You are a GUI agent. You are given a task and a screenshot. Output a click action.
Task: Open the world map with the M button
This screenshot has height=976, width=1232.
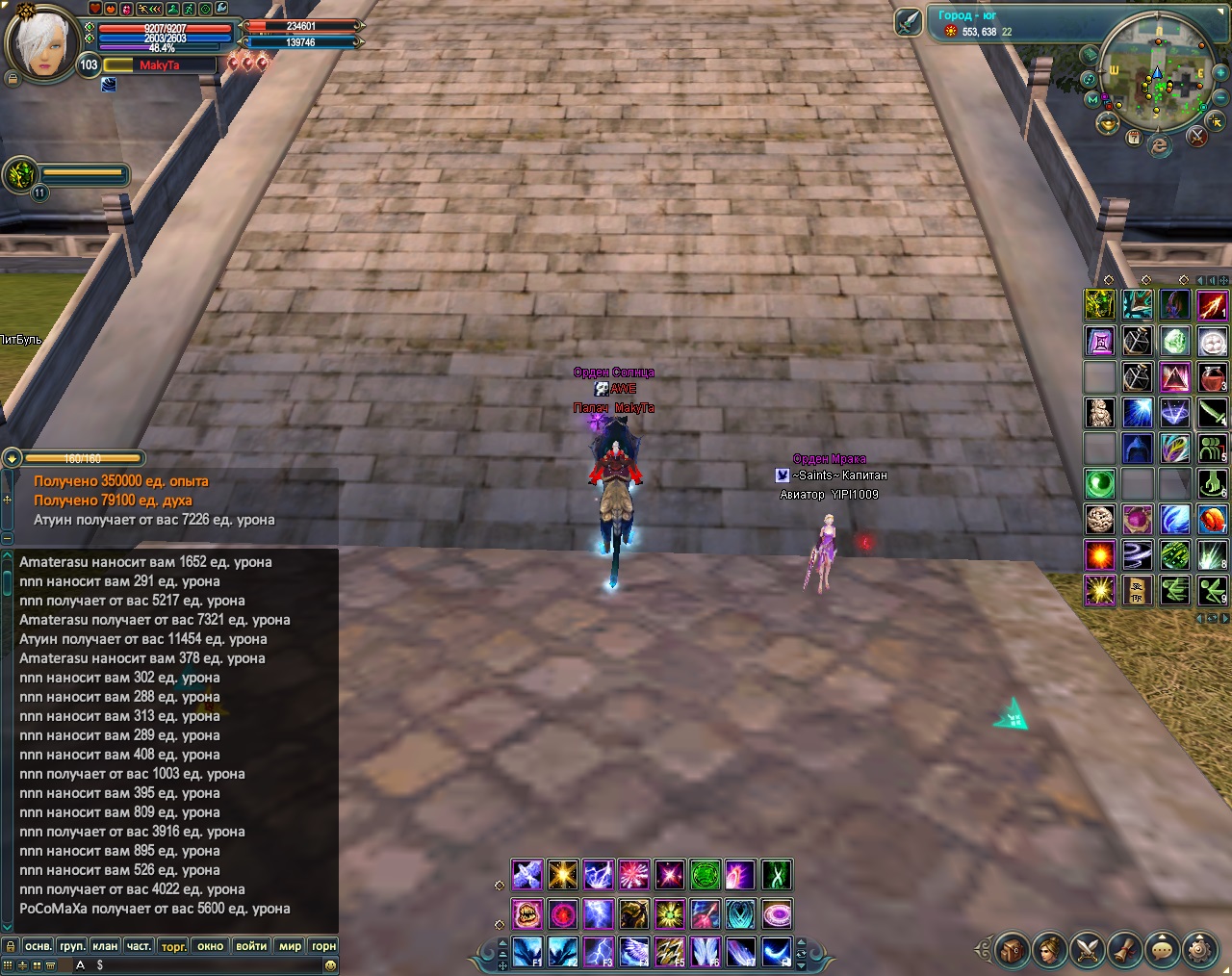point(1092,99)
